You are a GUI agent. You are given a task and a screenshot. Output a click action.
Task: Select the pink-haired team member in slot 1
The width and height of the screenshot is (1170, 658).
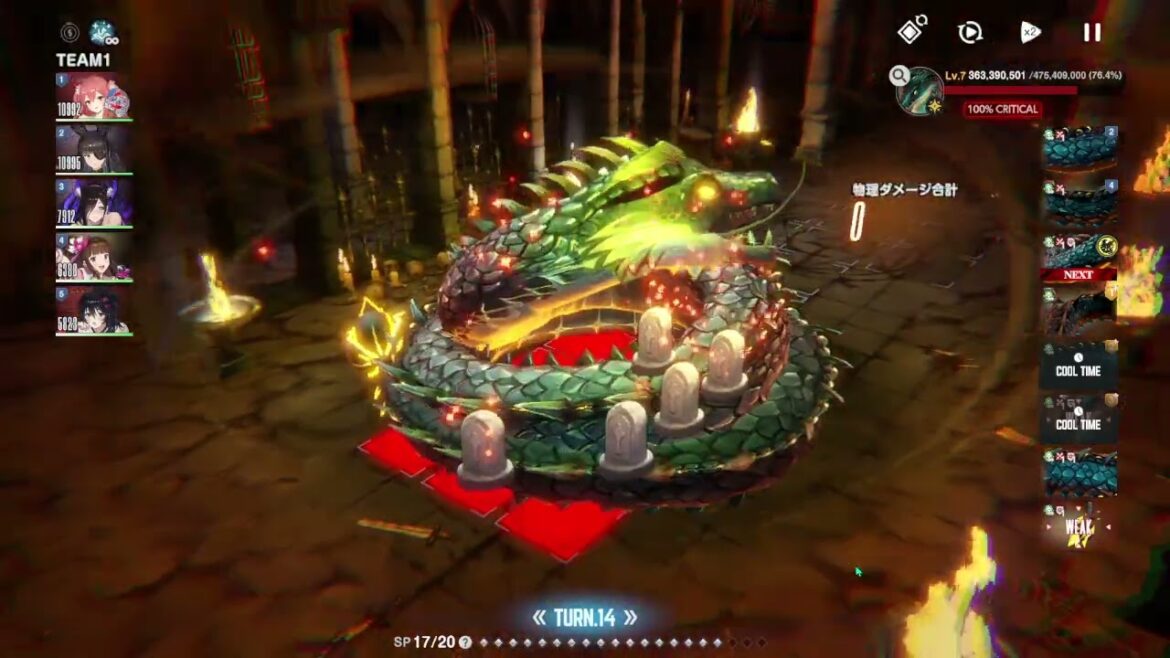[x=93, y=96]
